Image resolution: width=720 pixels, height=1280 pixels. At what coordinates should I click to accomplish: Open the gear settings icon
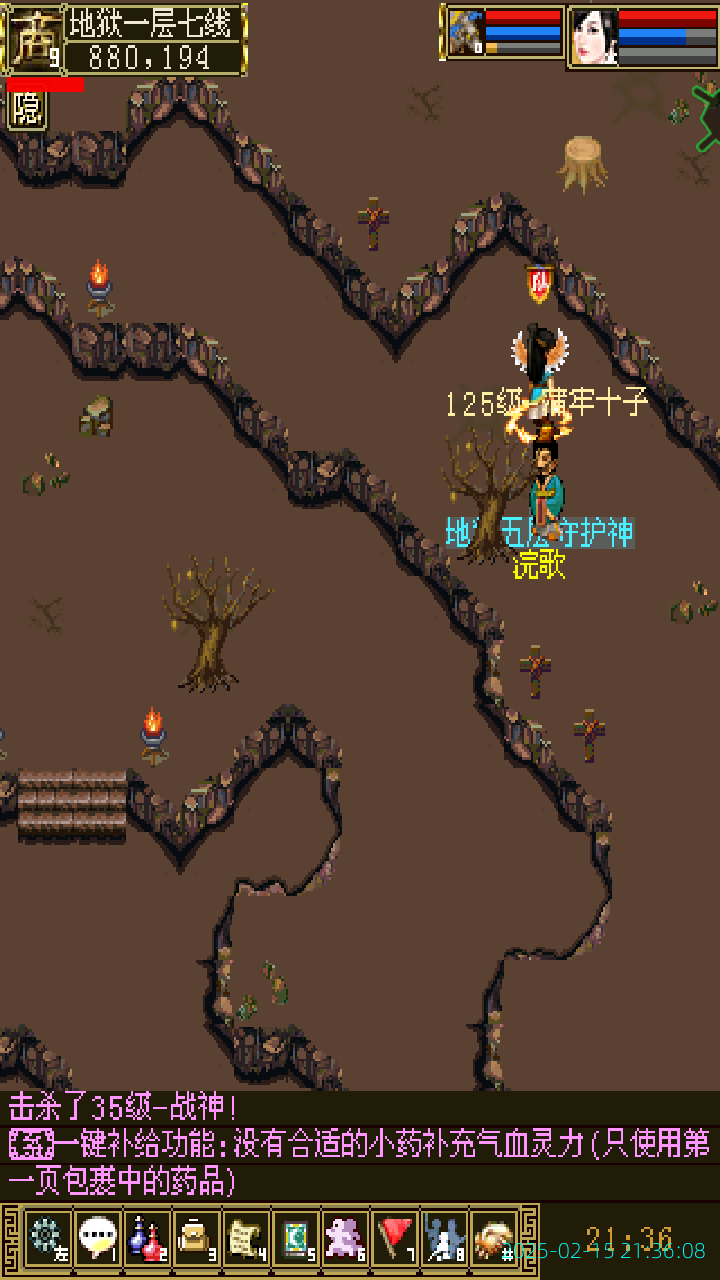pos(46,1237)
